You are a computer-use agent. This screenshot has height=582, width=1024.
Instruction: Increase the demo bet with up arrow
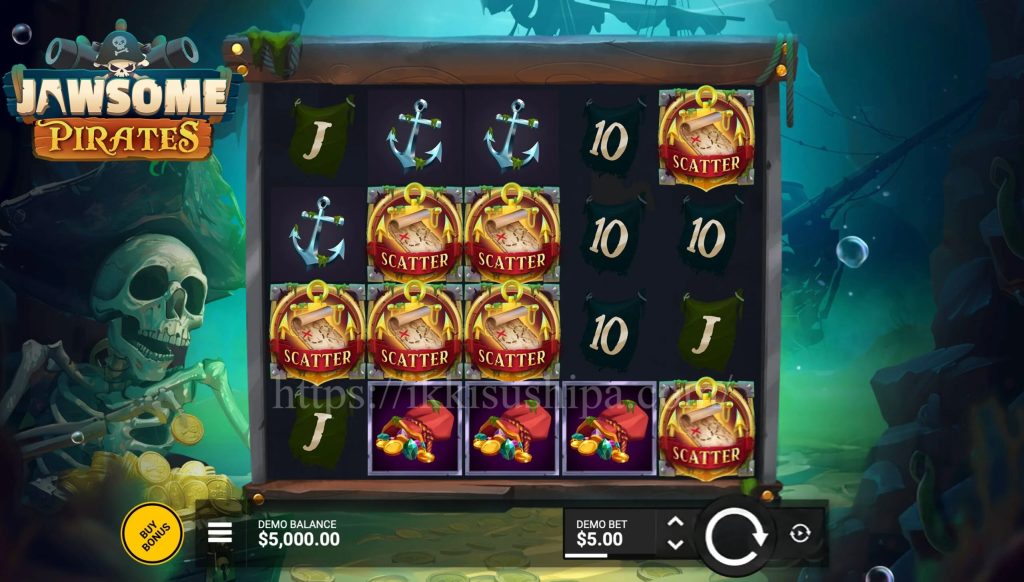pyautogui.click(x=675, y=522)
